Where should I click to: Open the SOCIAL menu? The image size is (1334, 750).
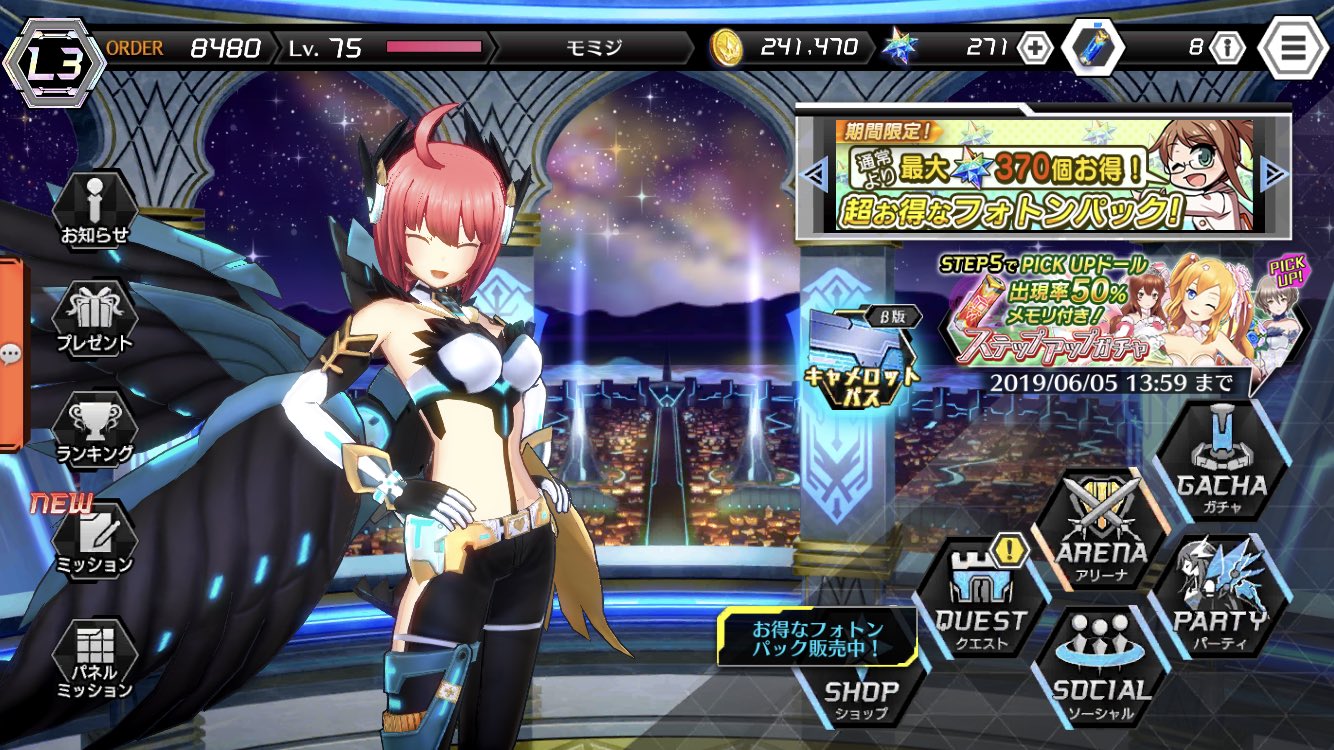pyautogui.click(x=1100, y=667)
